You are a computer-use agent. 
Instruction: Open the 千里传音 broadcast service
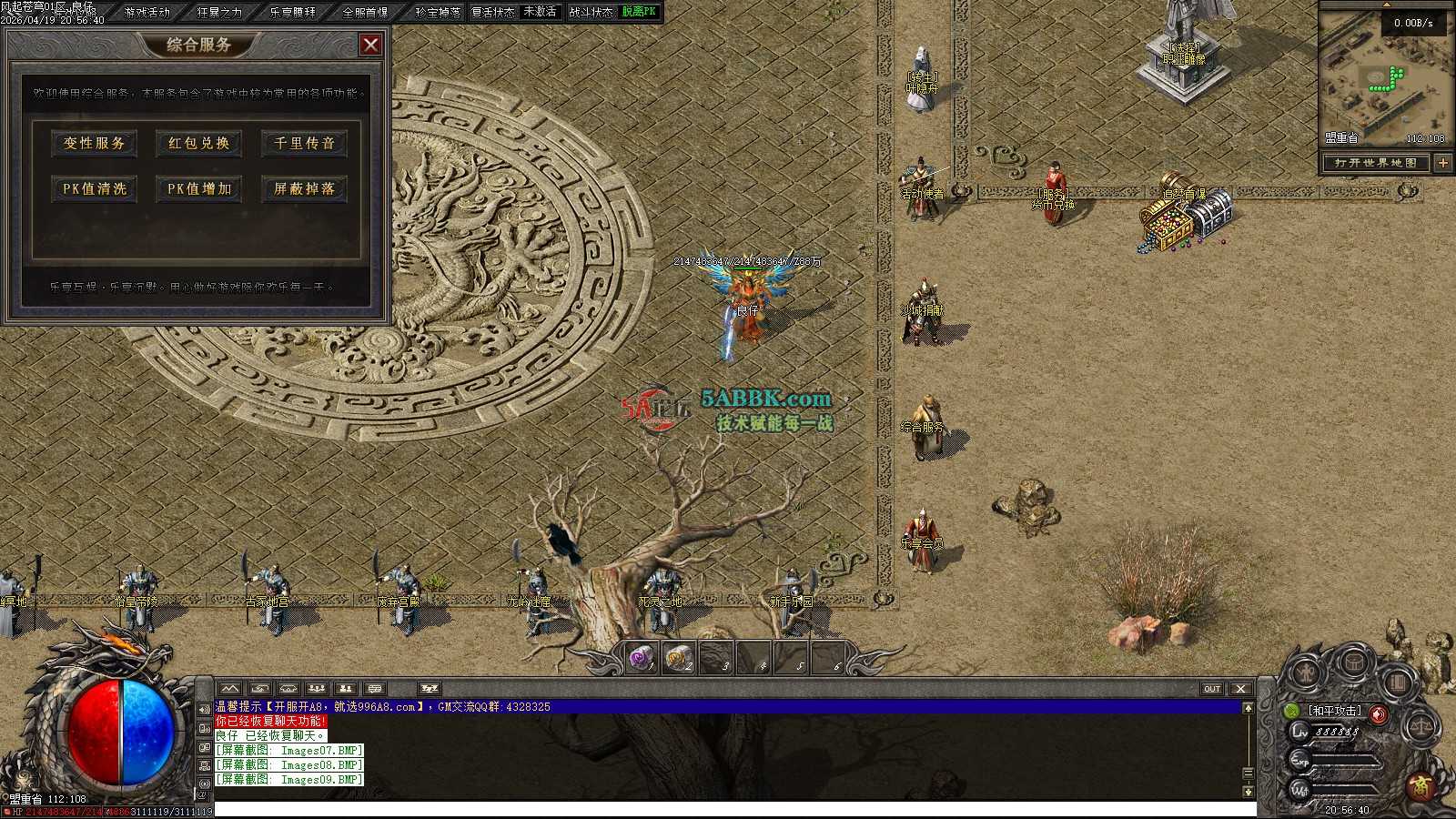click(x=305, y=143)
